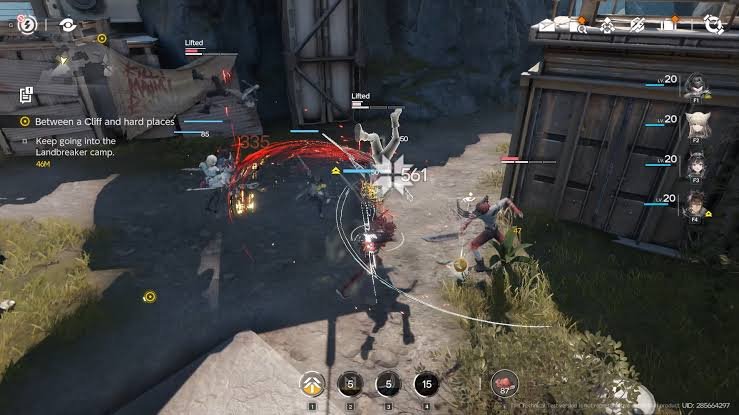739x415 pixels.
Task: Click the lightning bolt icon at top left
Action: click(x=27, y=23)
